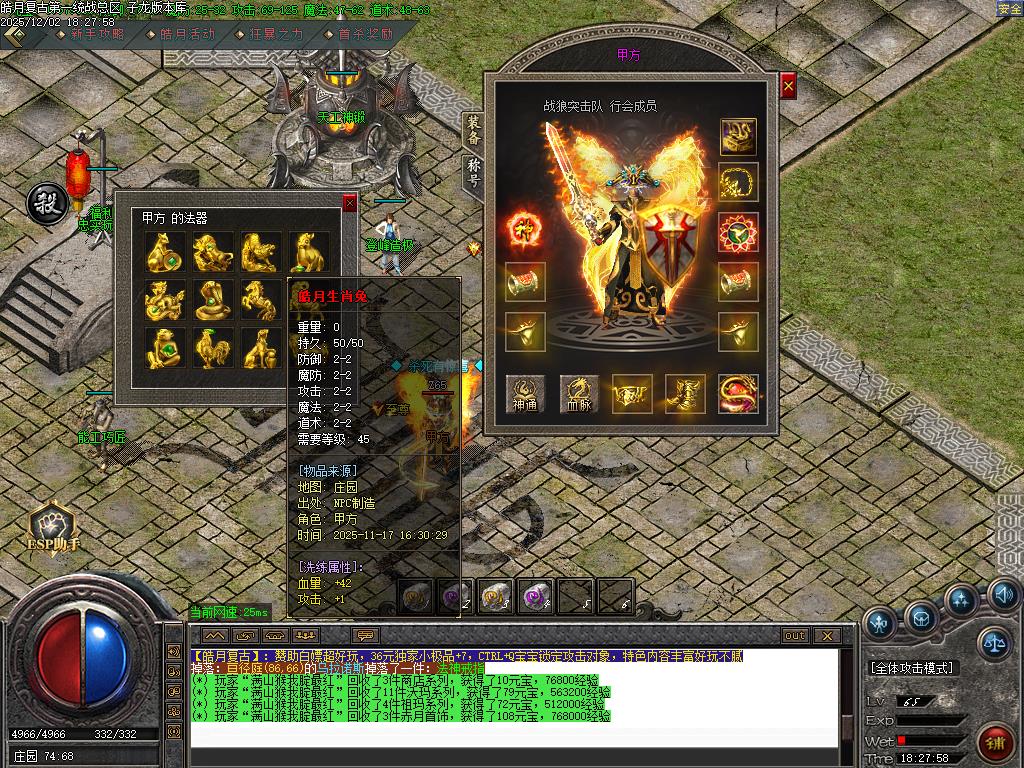1024x768 pixels.
Task: Select the golden rat zodiac artifact
Action: (x=163, y=252)
